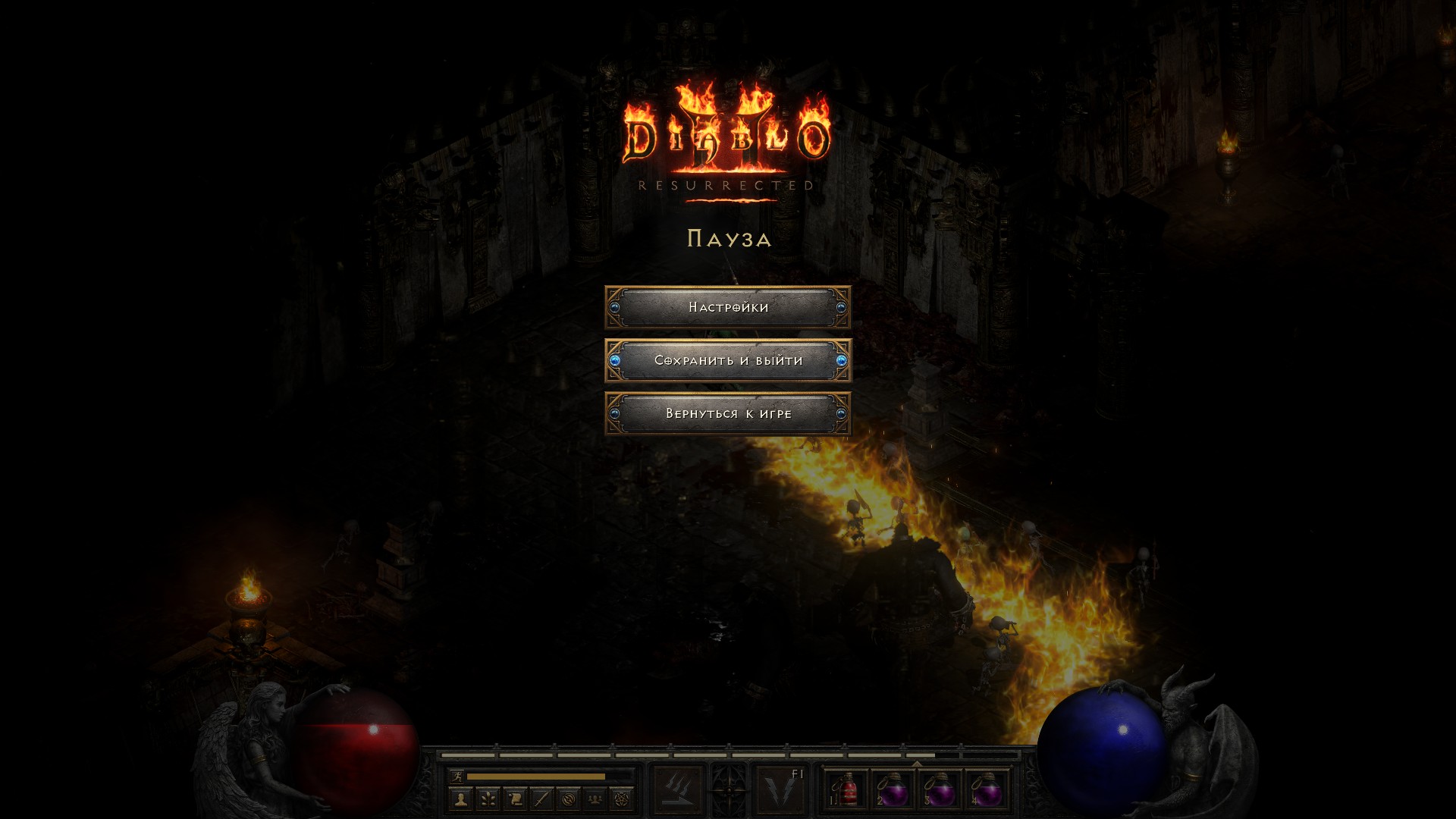Click the pentagram game menu icon
Image resolution: width=1456 pixels, height=819 pixels.
click(622, 799)
